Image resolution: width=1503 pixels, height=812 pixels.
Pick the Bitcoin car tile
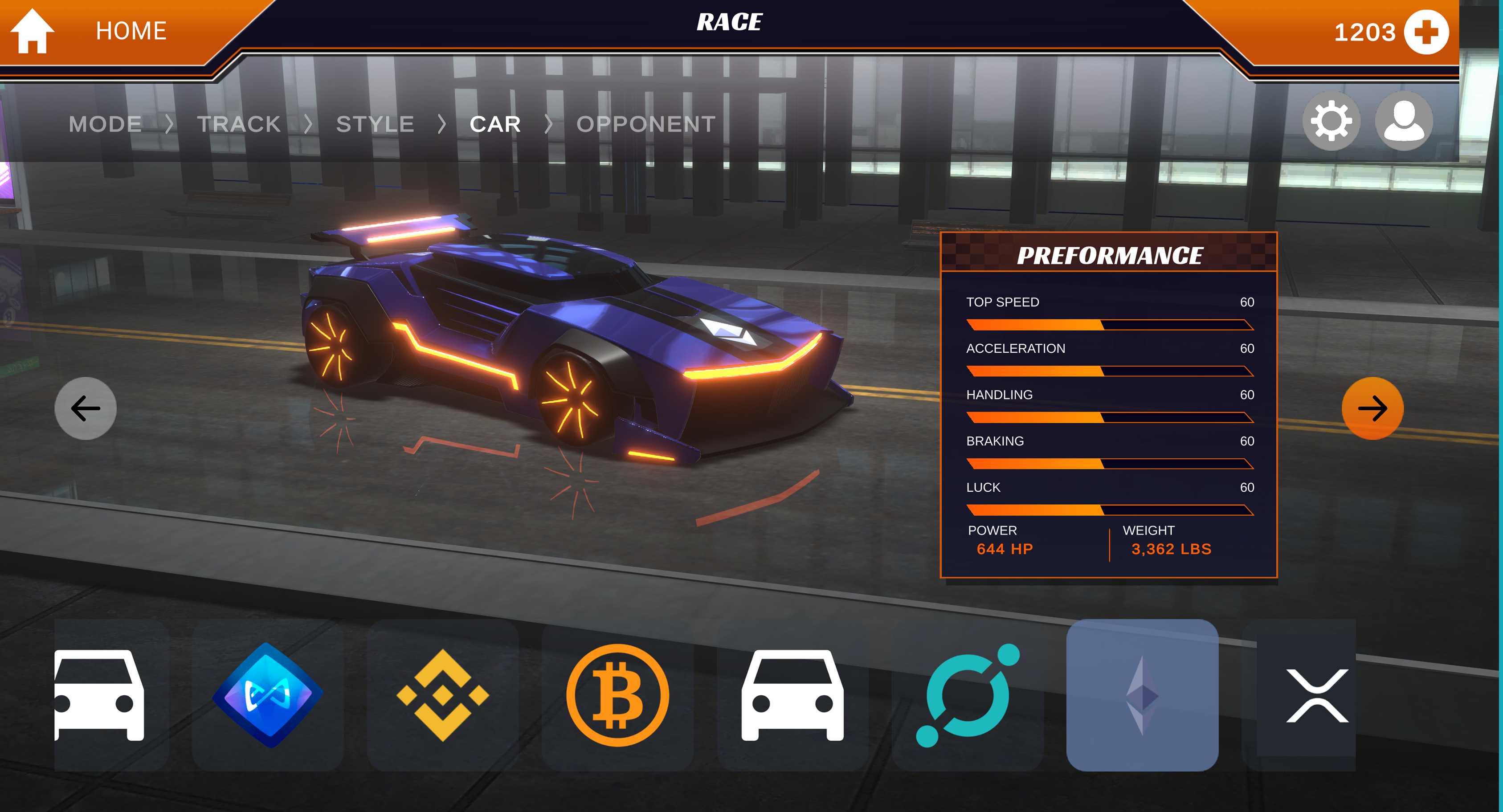(617, 695)
